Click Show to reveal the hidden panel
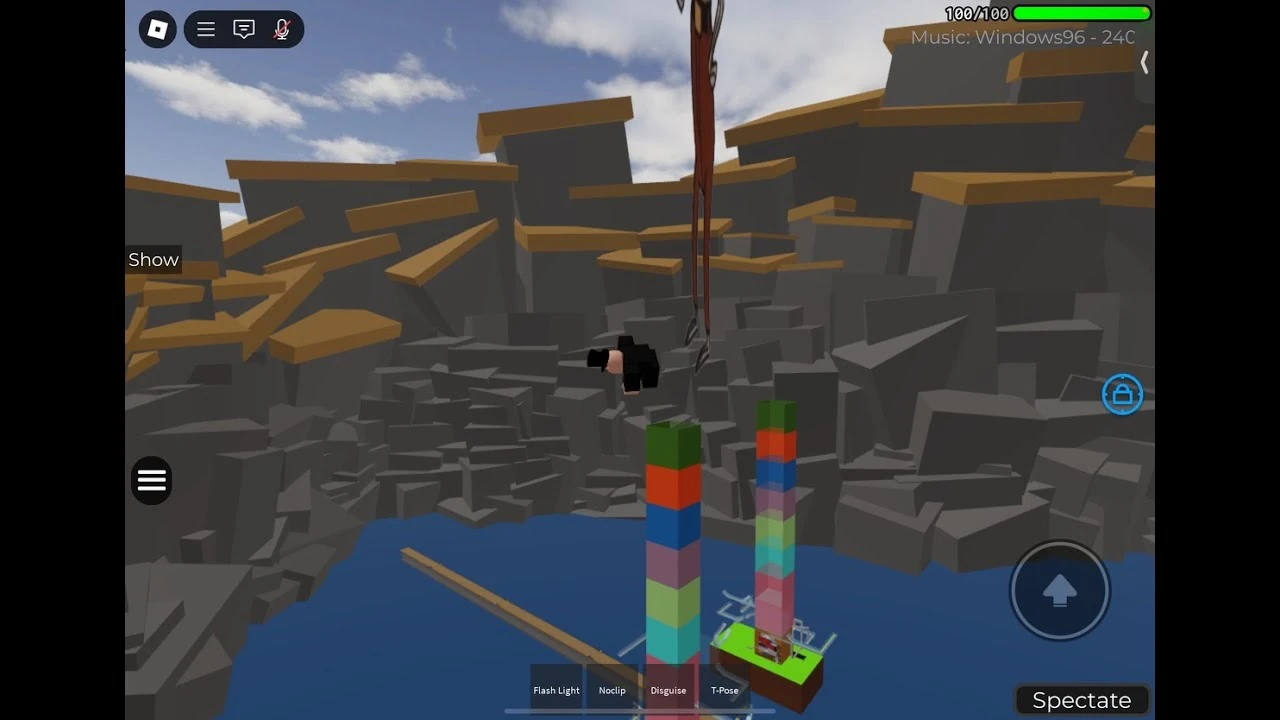The image size is (1280, 720). pyautogui.click(x=153, y=259)
